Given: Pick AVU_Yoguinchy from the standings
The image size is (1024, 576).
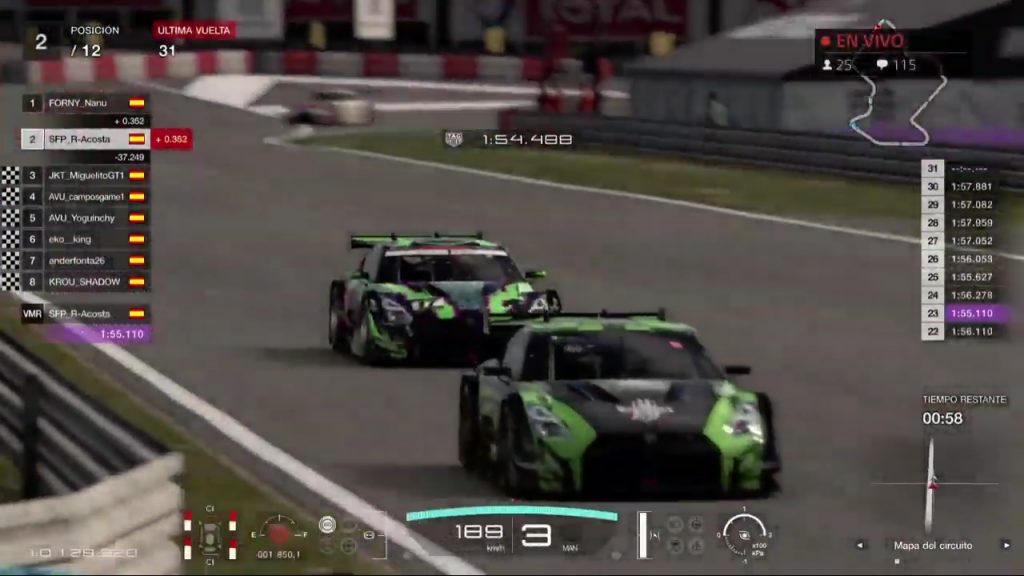Looking at the screenshot, I should (x=85, y=218).
